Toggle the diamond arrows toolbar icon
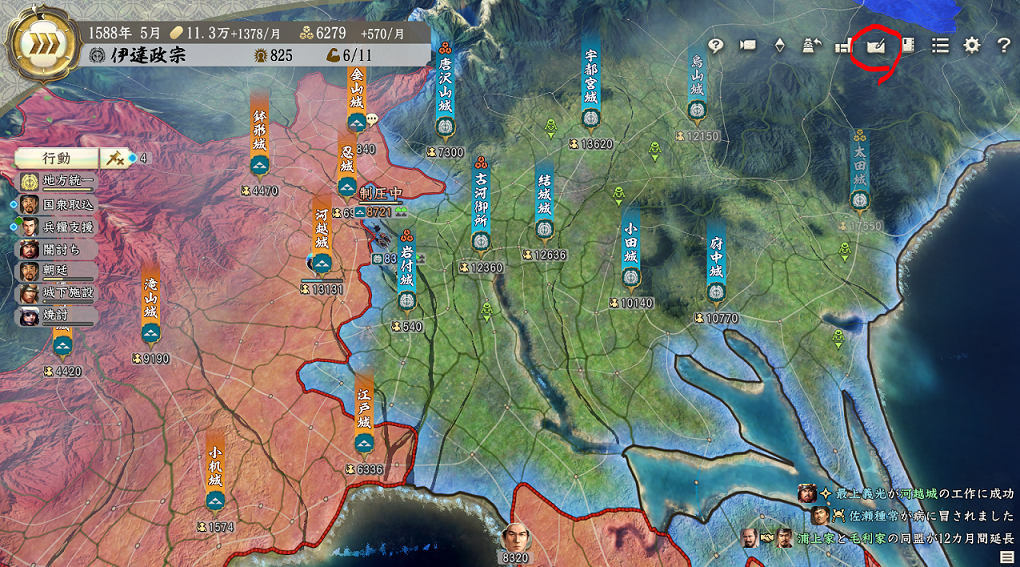 pyautogui.click(x=780, y=45)
